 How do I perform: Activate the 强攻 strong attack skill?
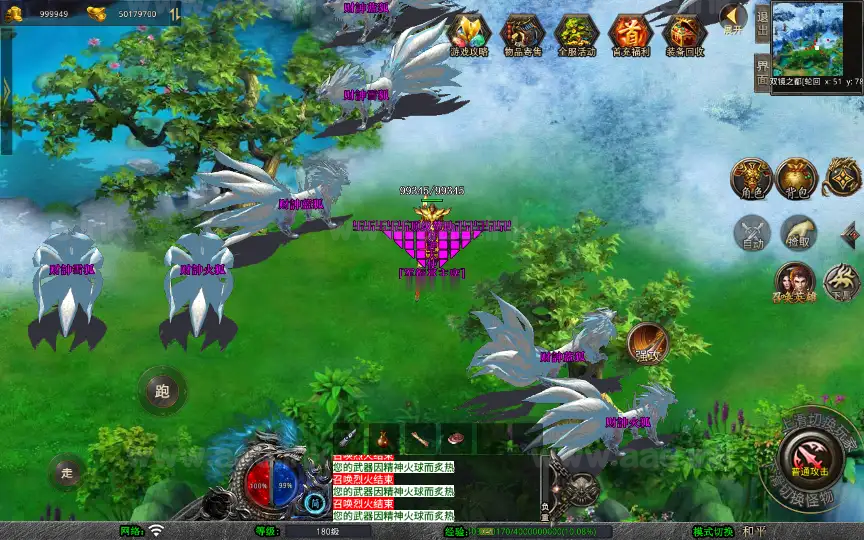[x=647, y=343]
